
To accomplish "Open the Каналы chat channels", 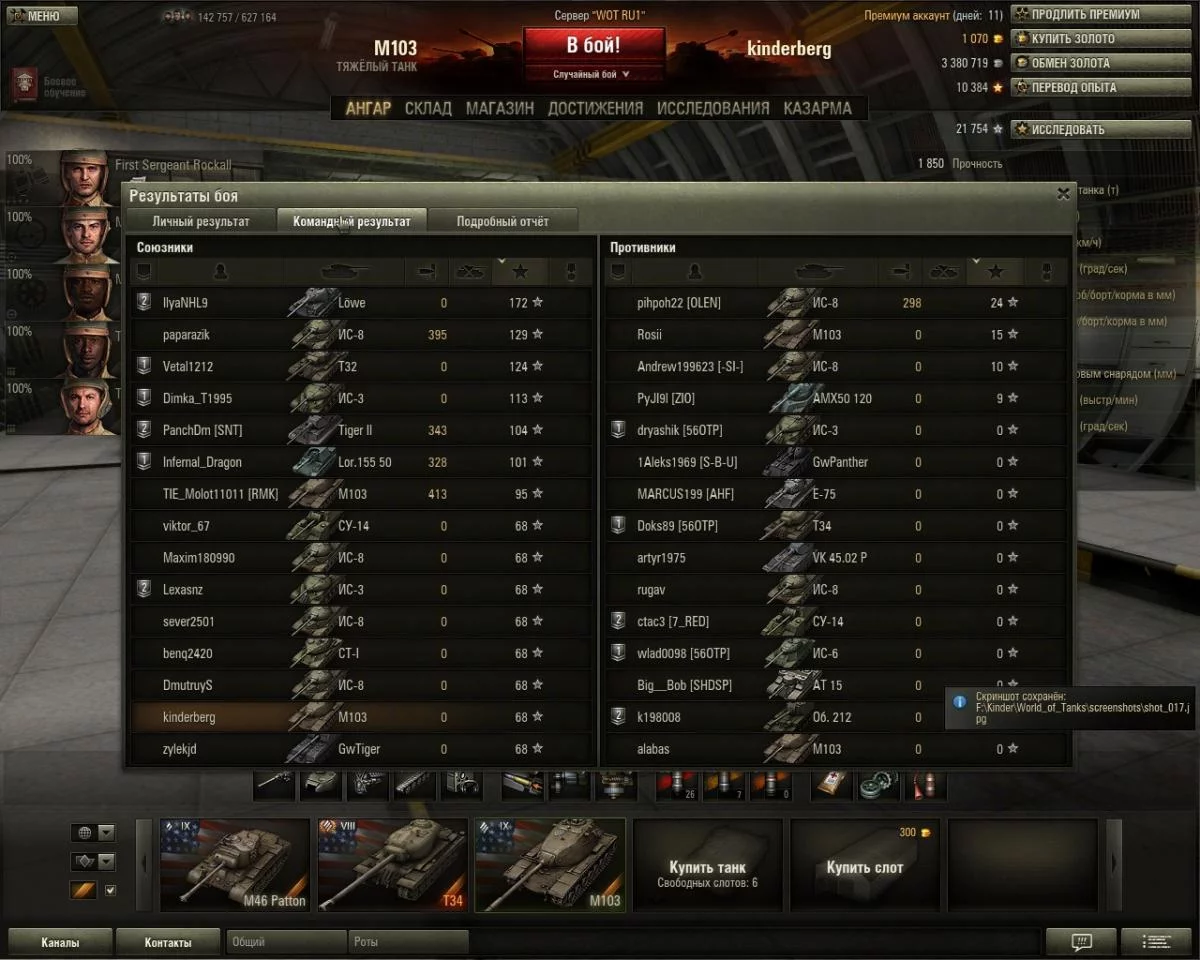I will coord(60,942).
